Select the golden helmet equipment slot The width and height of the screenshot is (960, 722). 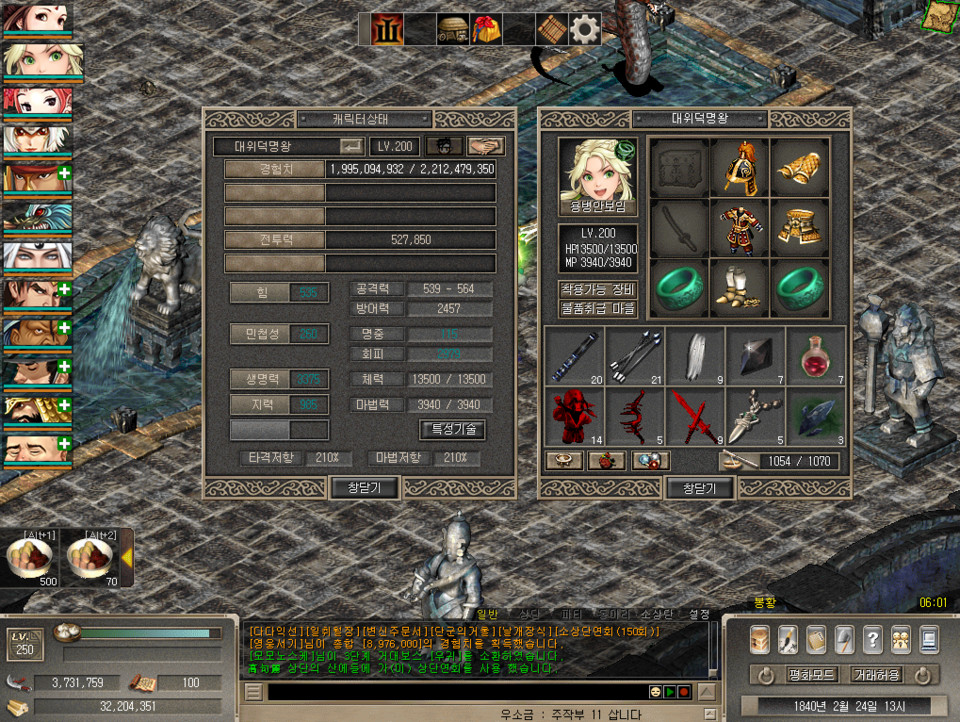(x=740, y=168)
